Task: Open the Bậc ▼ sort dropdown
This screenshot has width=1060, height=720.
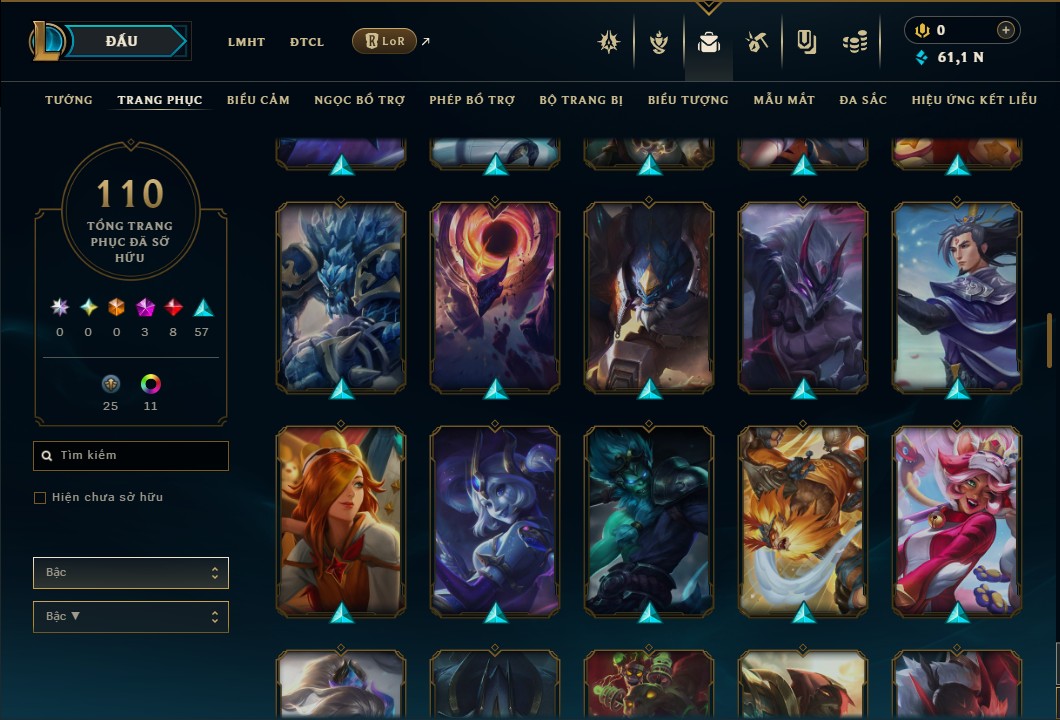Action: coord(131,617)
